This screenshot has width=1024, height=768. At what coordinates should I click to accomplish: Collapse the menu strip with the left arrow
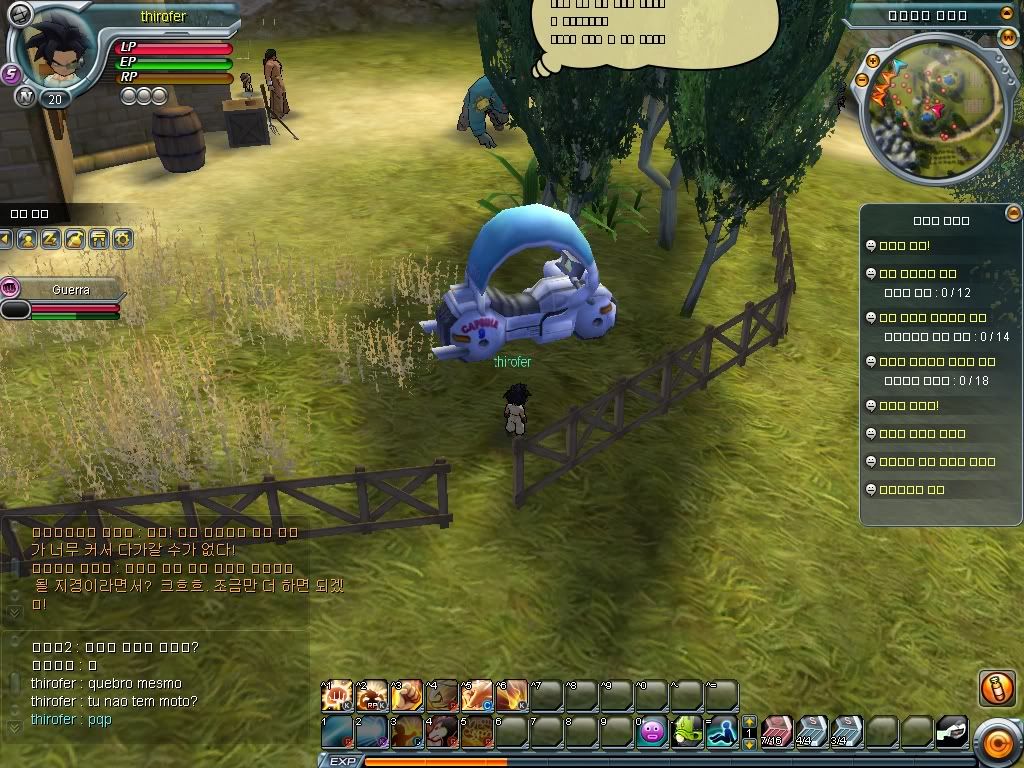6,238
